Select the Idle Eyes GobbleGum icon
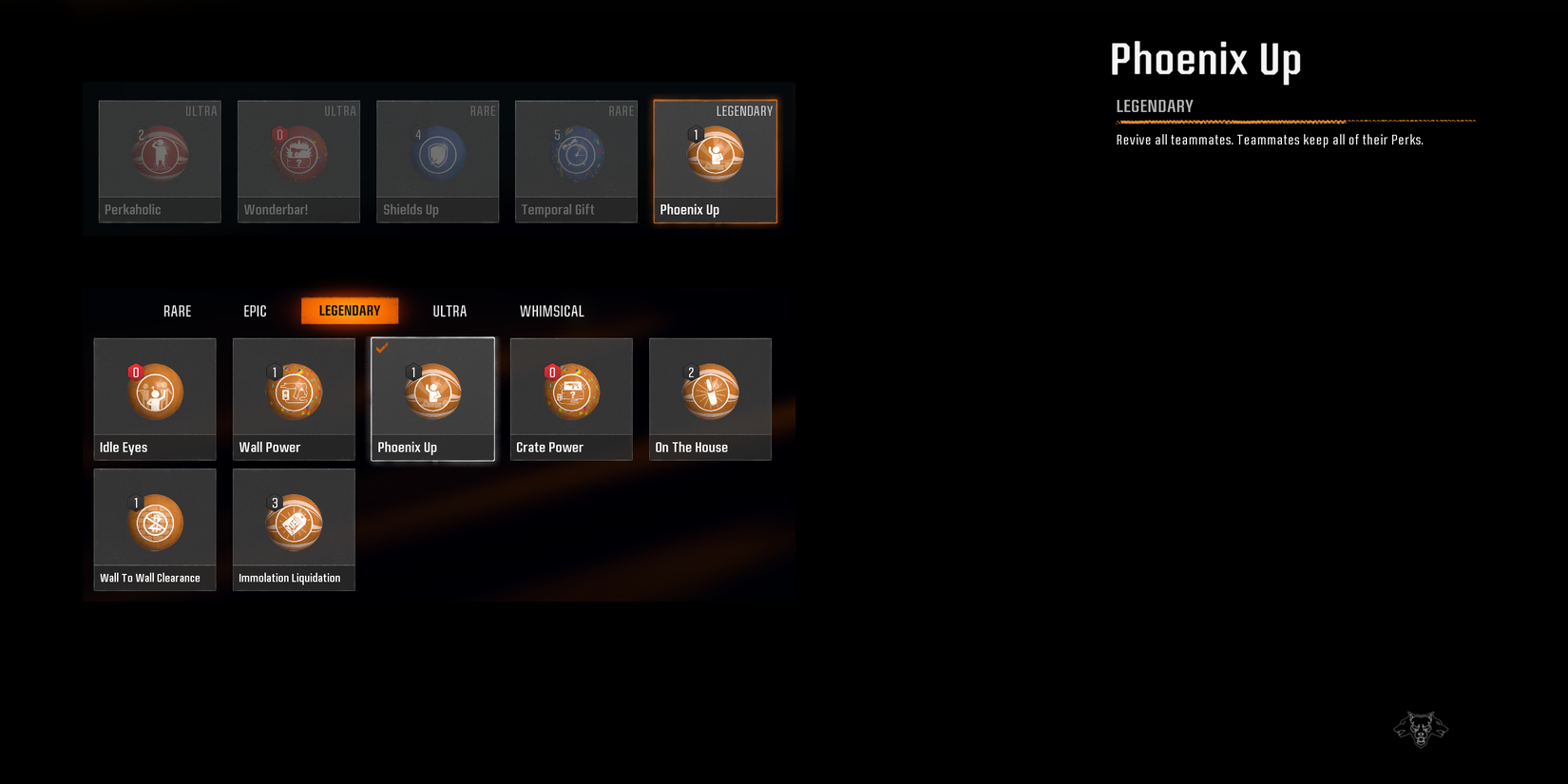 tap(154, 392)
